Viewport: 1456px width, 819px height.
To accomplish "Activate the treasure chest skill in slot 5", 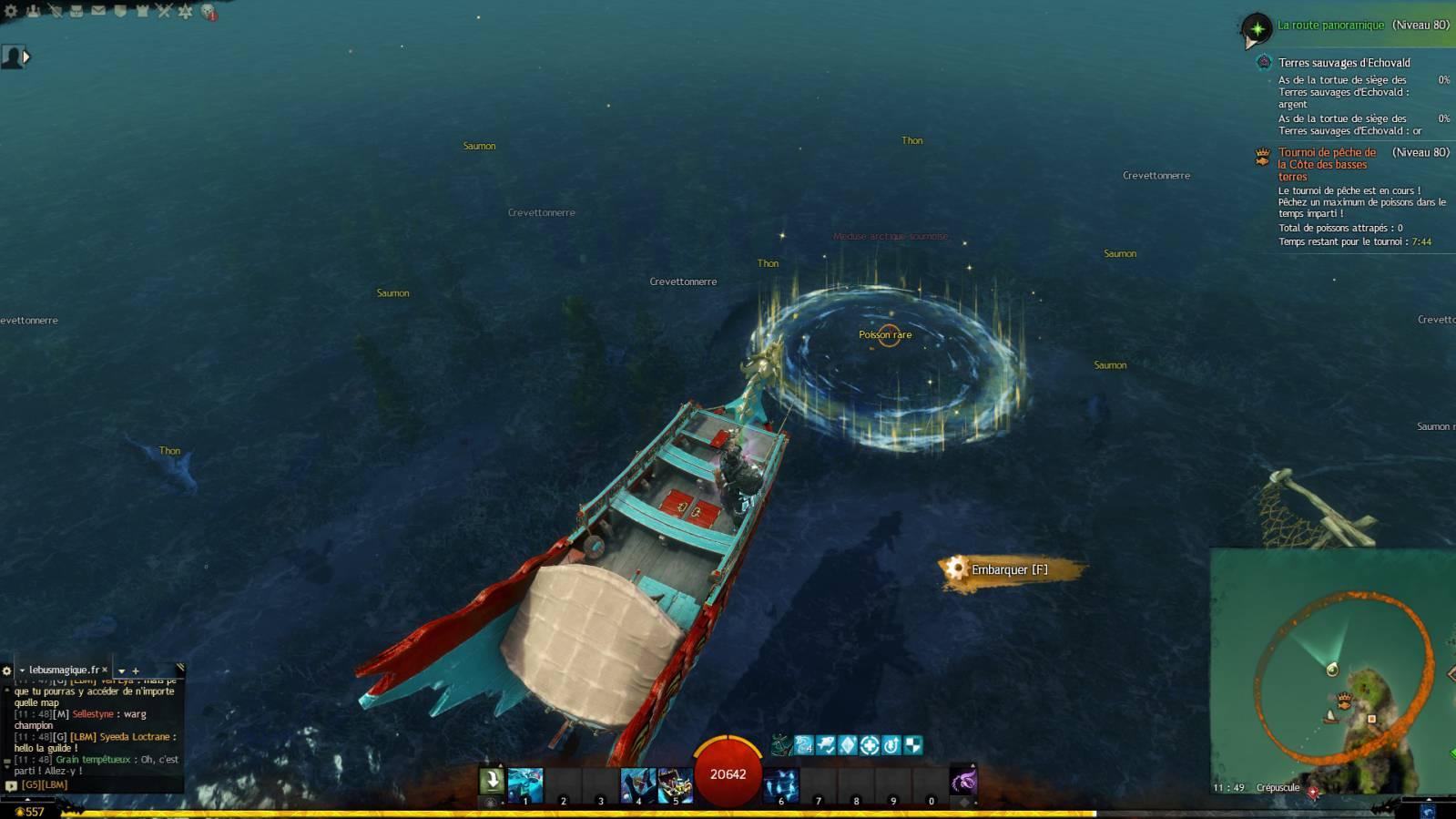I will [x=675, y=785].
